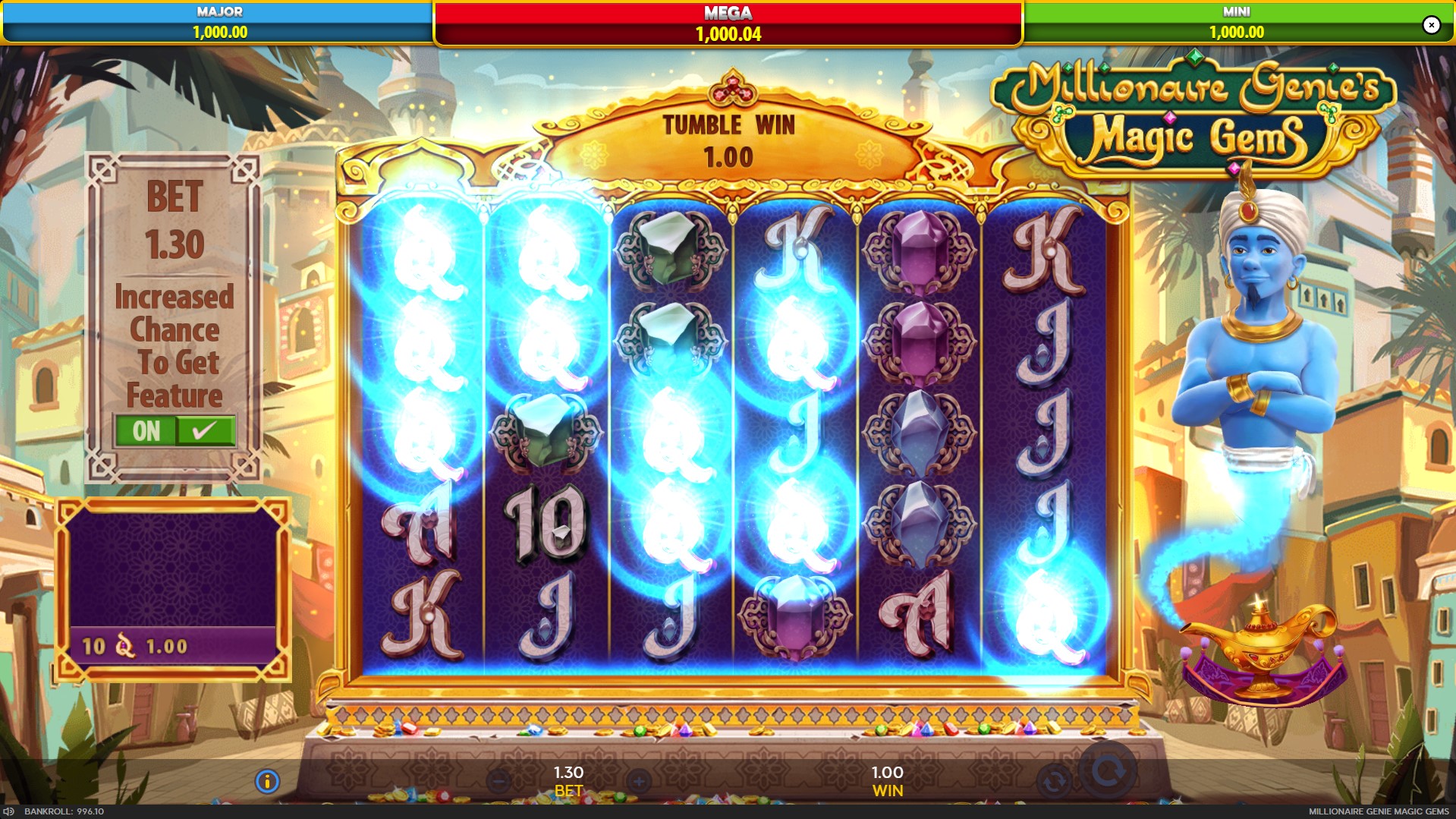The image size is (1456, 819).
Task: Select the MAJOR jackpot banner
Action: click(218, 23)
